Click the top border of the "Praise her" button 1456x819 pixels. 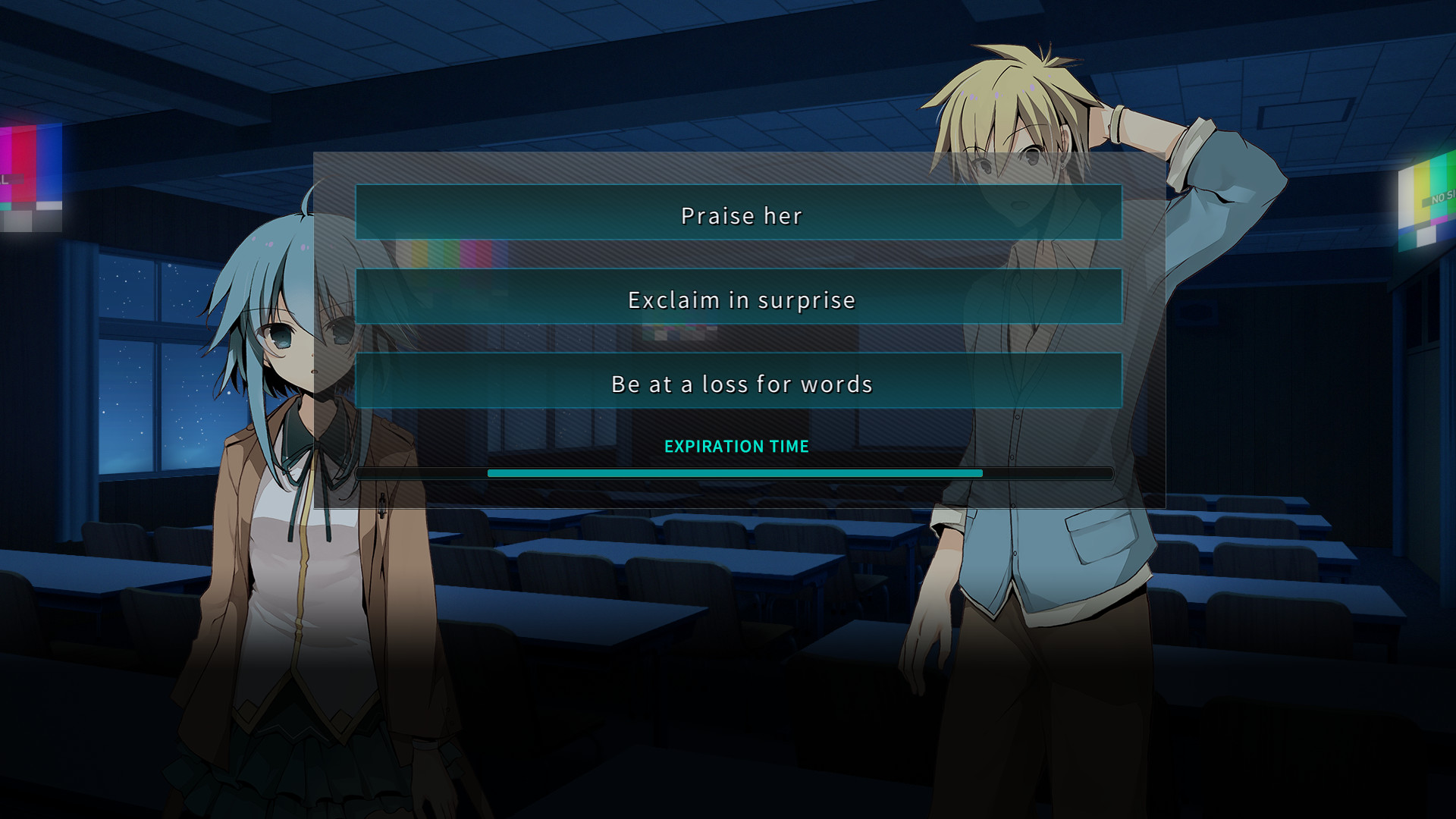[x=741, y=187]
